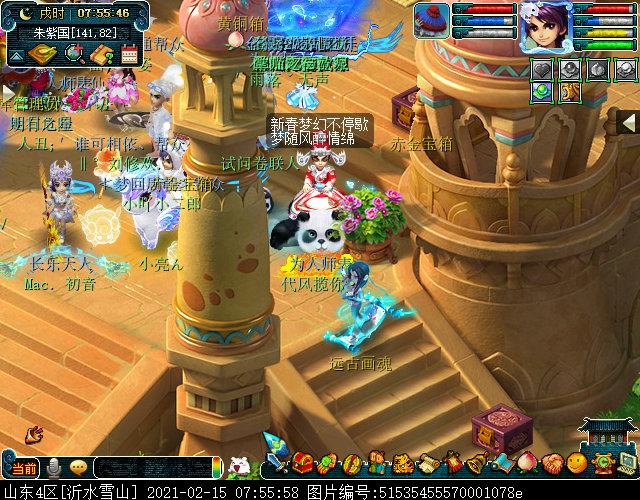Viewport: 640px width, 500px height.
Task: Open the calendar activity icon
Action: point(128,54)
